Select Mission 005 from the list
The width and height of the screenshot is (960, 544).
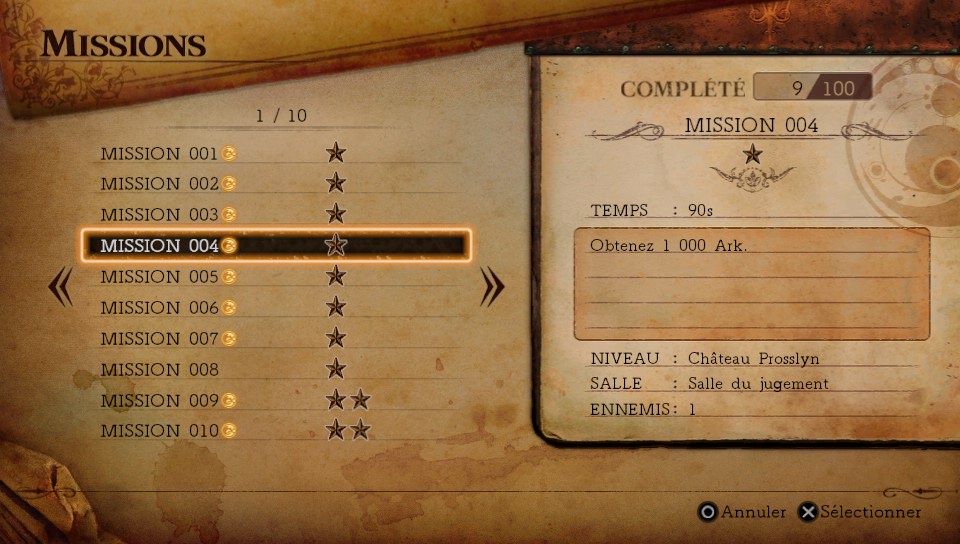[160, 277]
